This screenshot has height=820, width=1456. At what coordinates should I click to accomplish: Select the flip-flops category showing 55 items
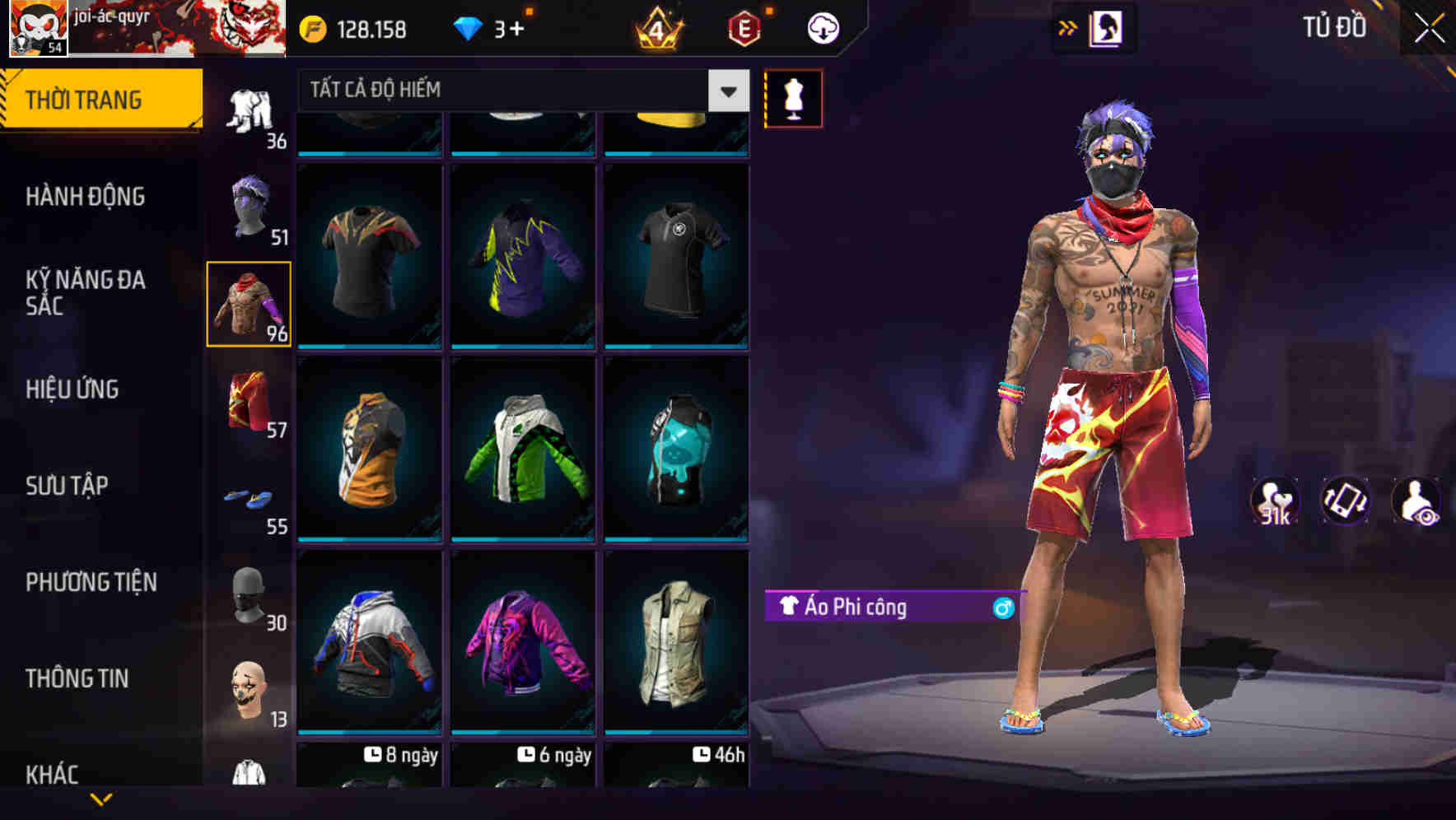248,498
